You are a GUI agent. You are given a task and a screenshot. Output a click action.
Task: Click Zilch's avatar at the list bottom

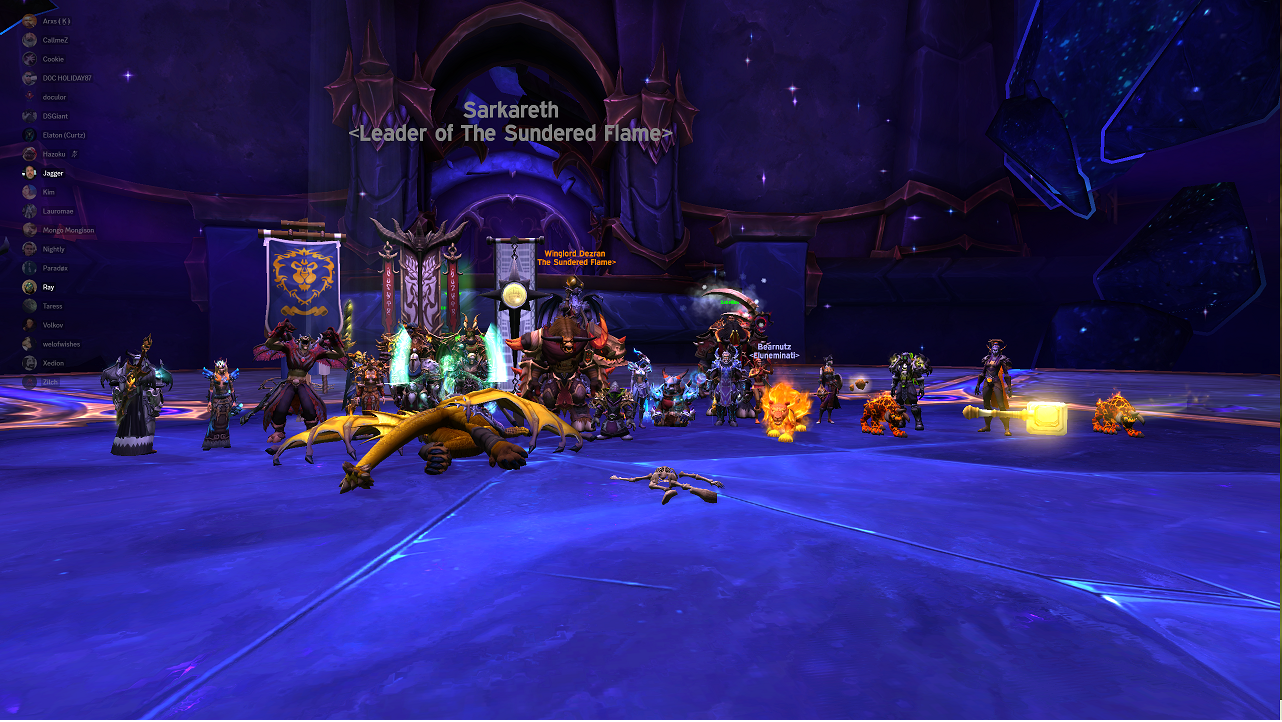[x=28, y=381]
